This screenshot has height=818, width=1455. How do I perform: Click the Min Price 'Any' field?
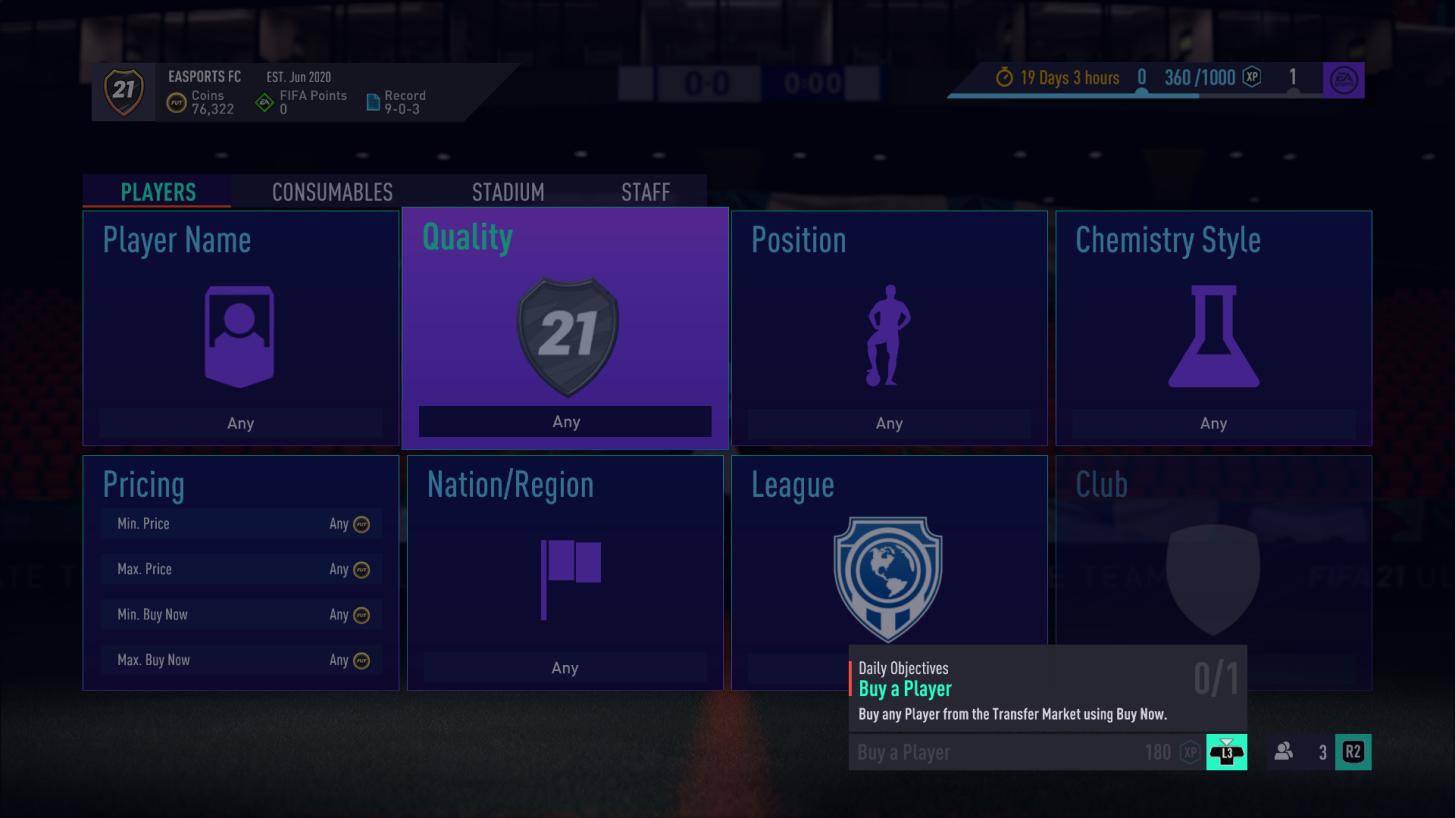[x=240, y=523]
